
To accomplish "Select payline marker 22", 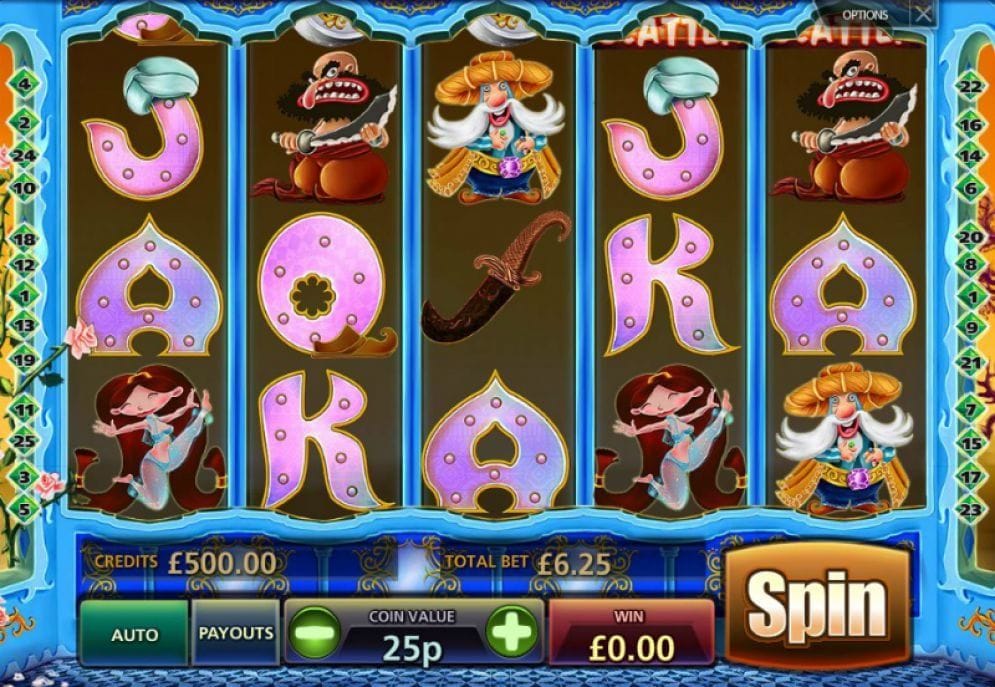I will [x=968, y=87].
